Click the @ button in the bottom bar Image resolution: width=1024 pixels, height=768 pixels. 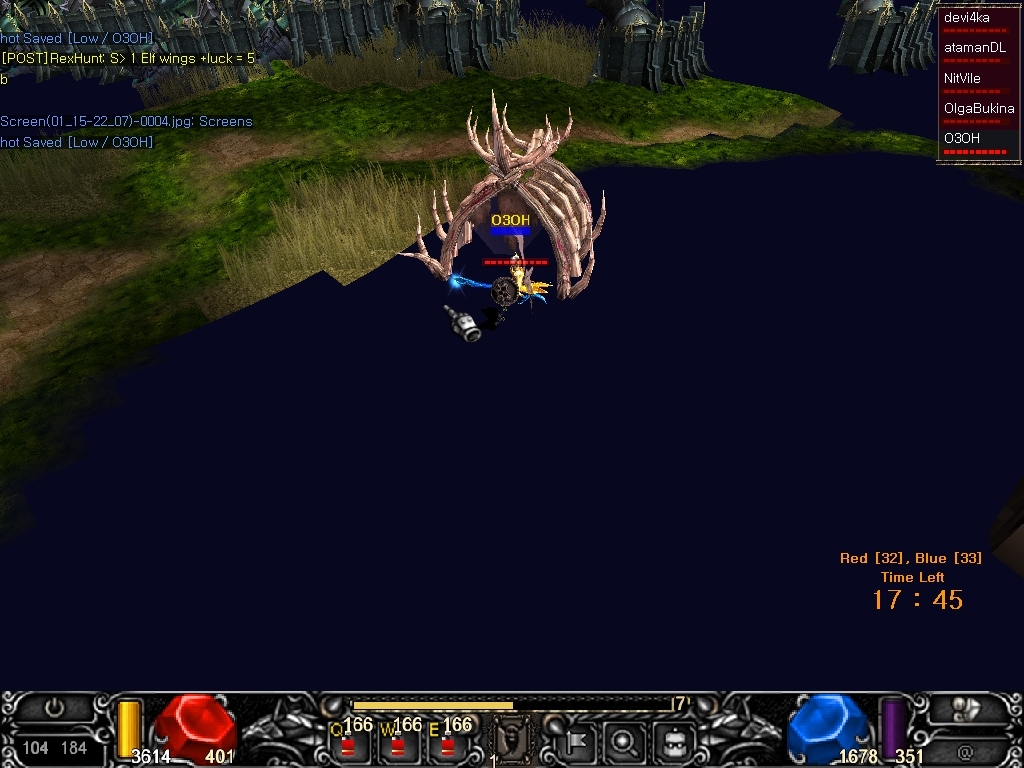tap(965, 749)
